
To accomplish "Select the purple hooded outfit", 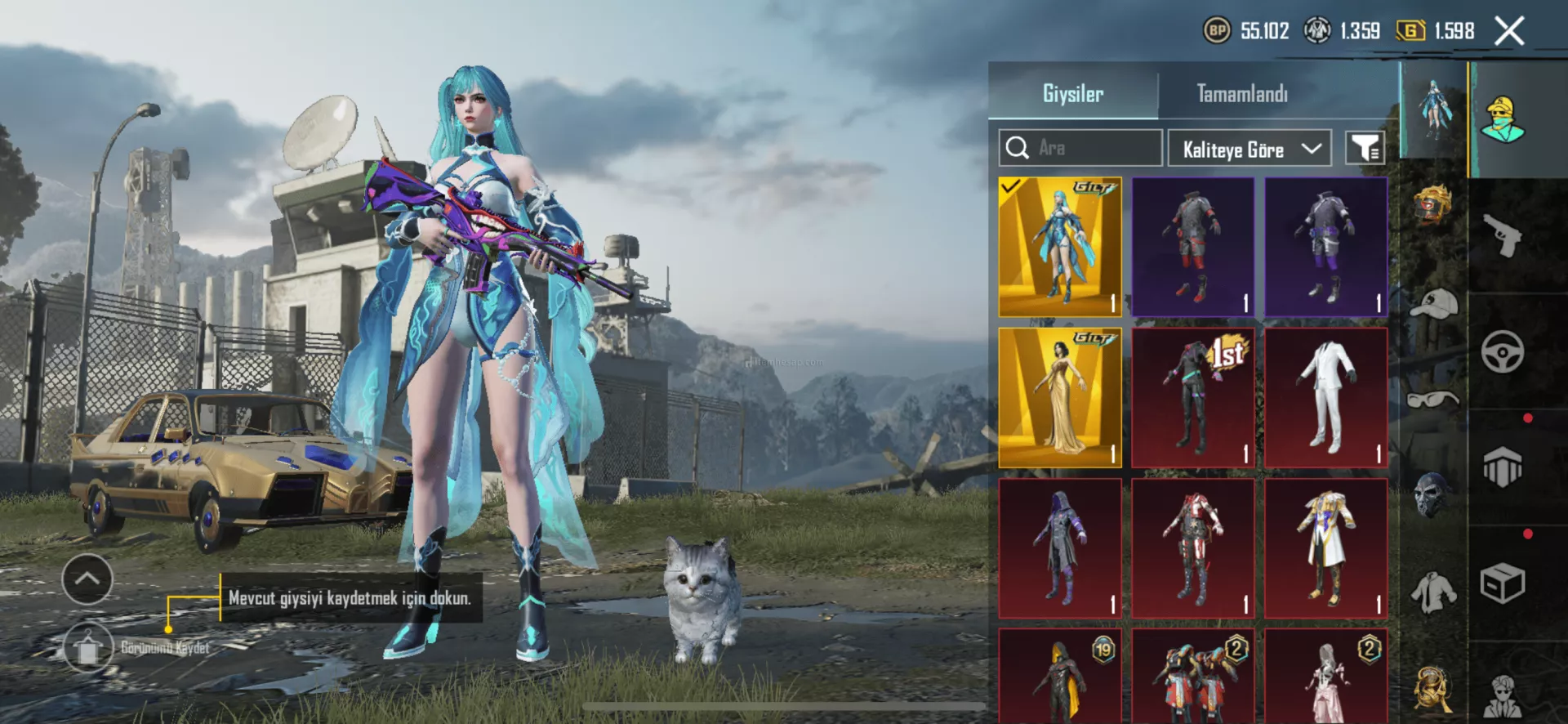I will 1060,548.
